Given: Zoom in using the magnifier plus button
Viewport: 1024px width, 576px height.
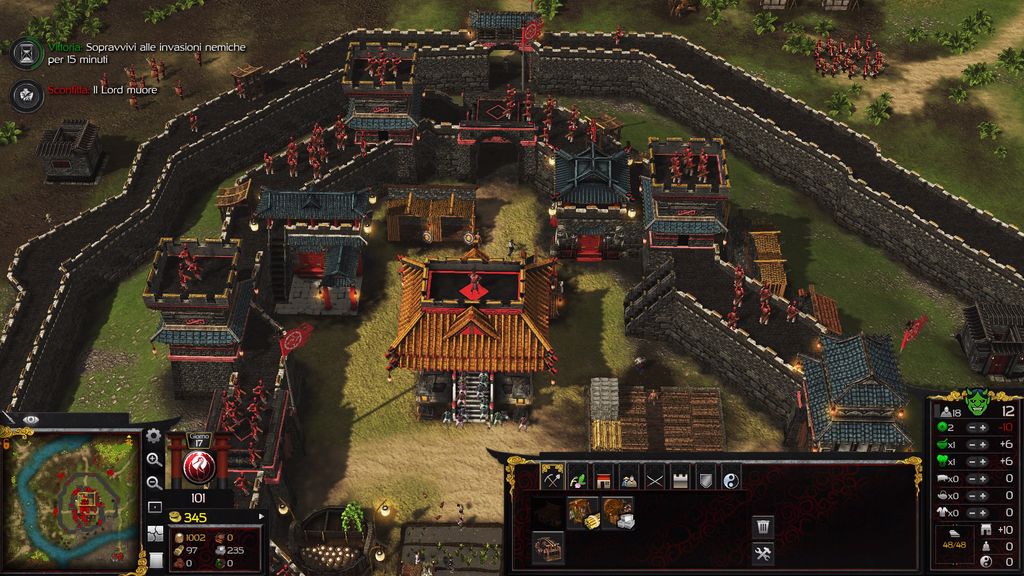Looking at the screenshot, I should click(x=154, y=460).
